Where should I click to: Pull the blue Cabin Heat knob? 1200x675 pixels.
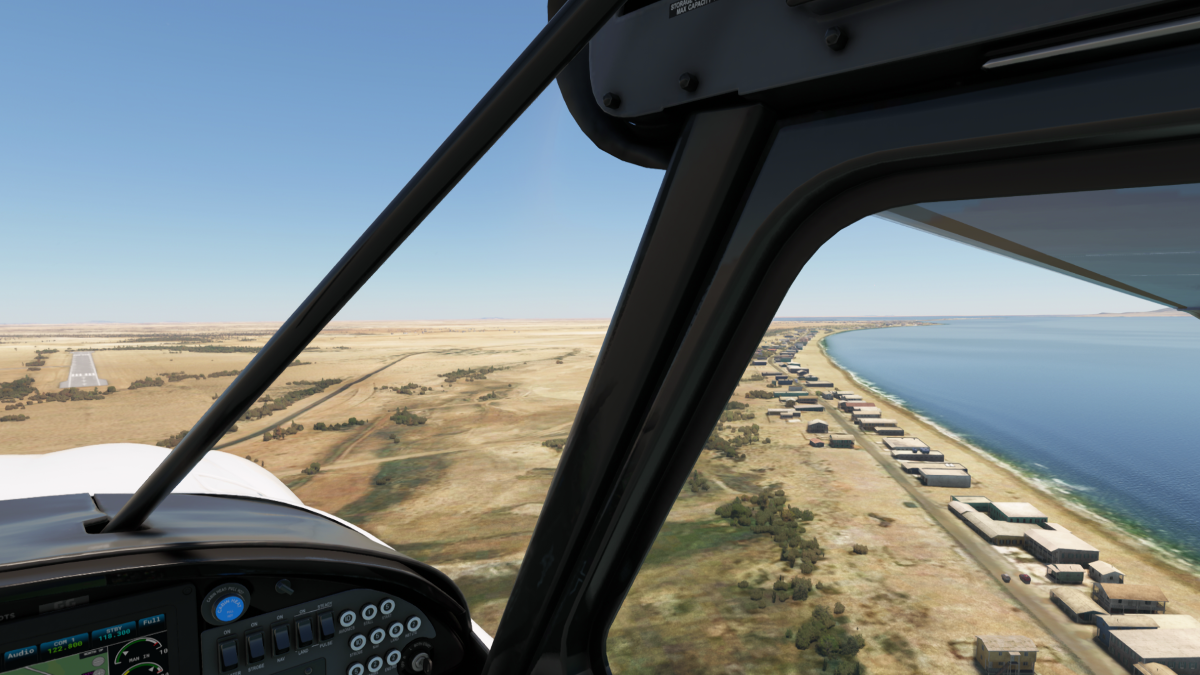(227, 606)
